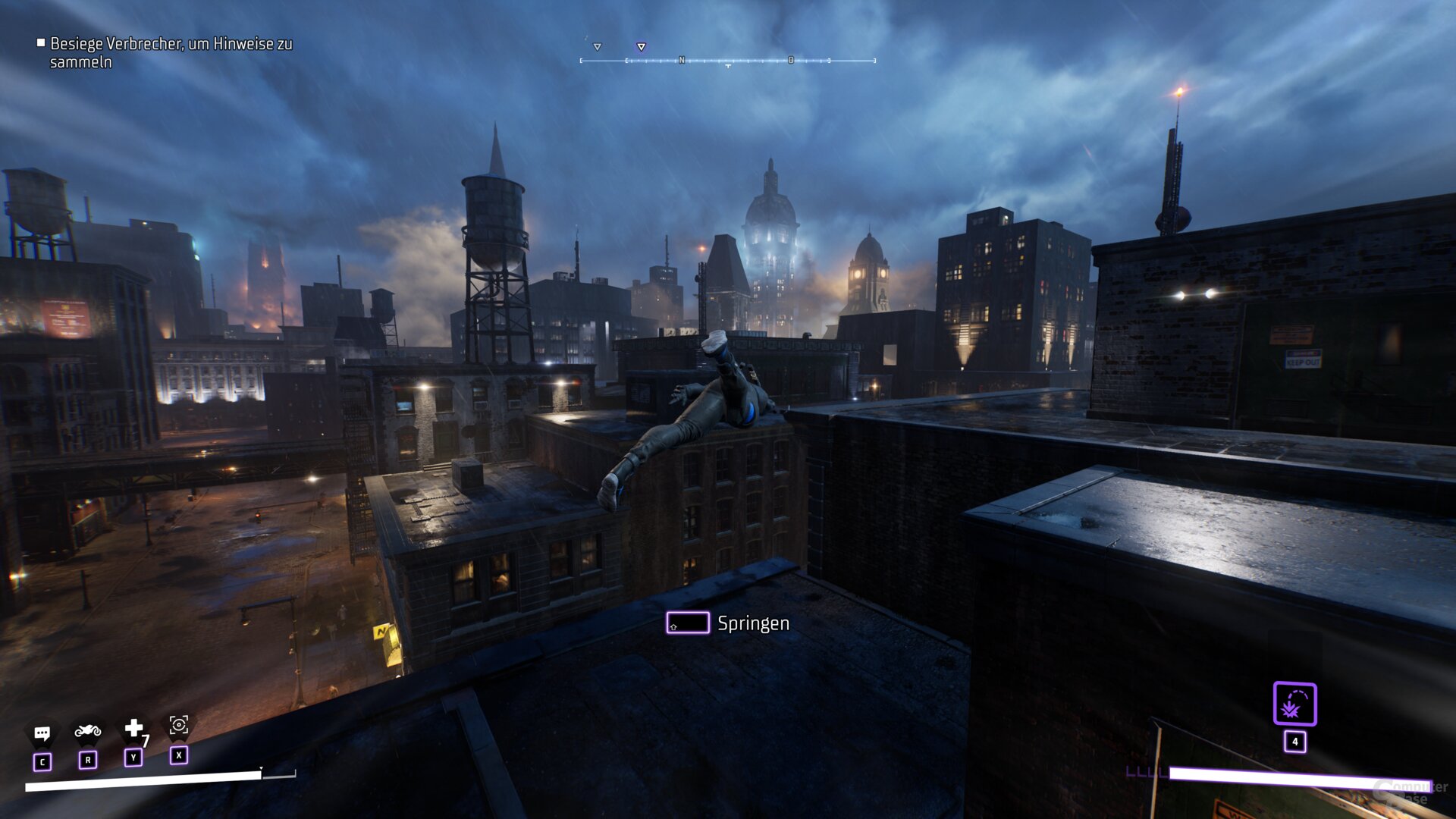Click the N marker on the compass bar

(x=683, y=58)
